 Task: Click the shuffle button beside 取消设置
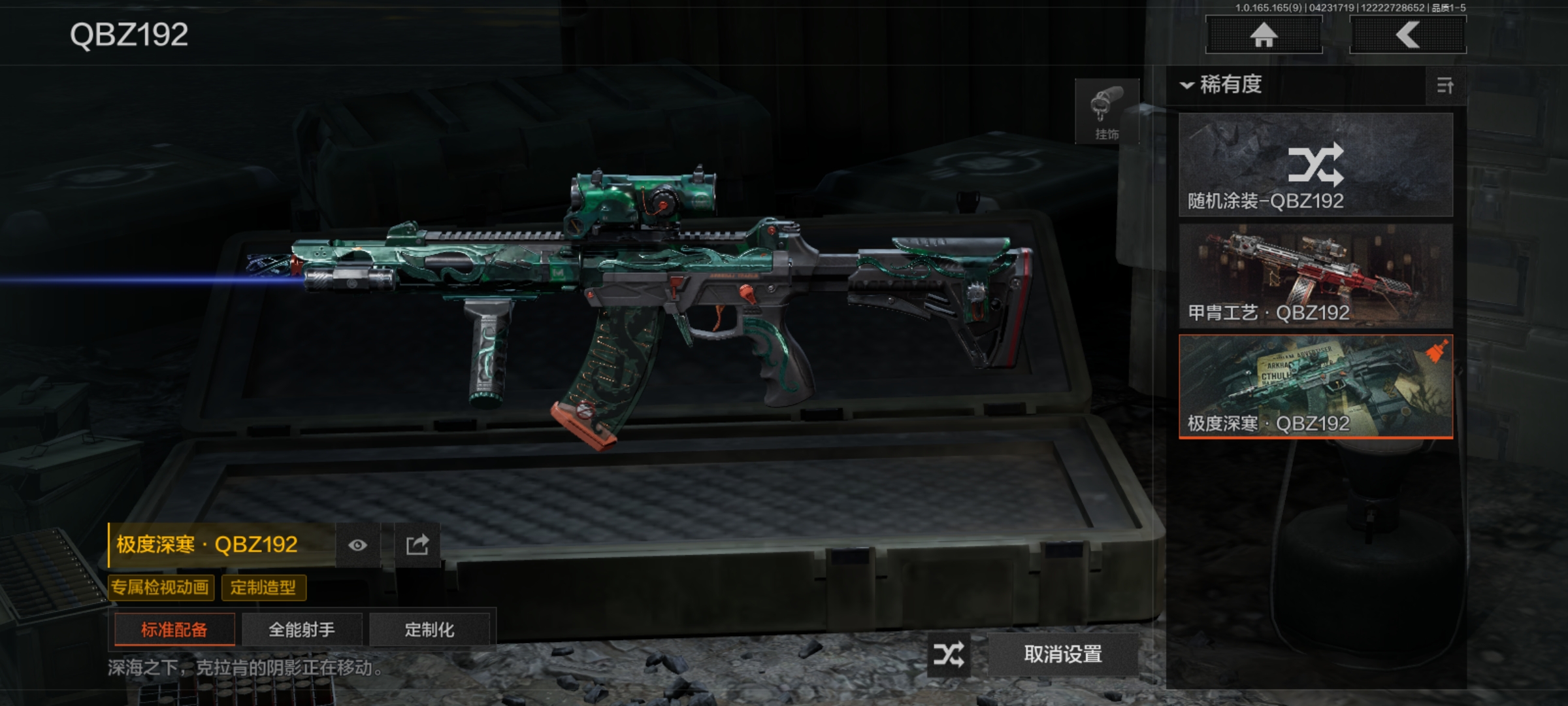coord(948,654)
